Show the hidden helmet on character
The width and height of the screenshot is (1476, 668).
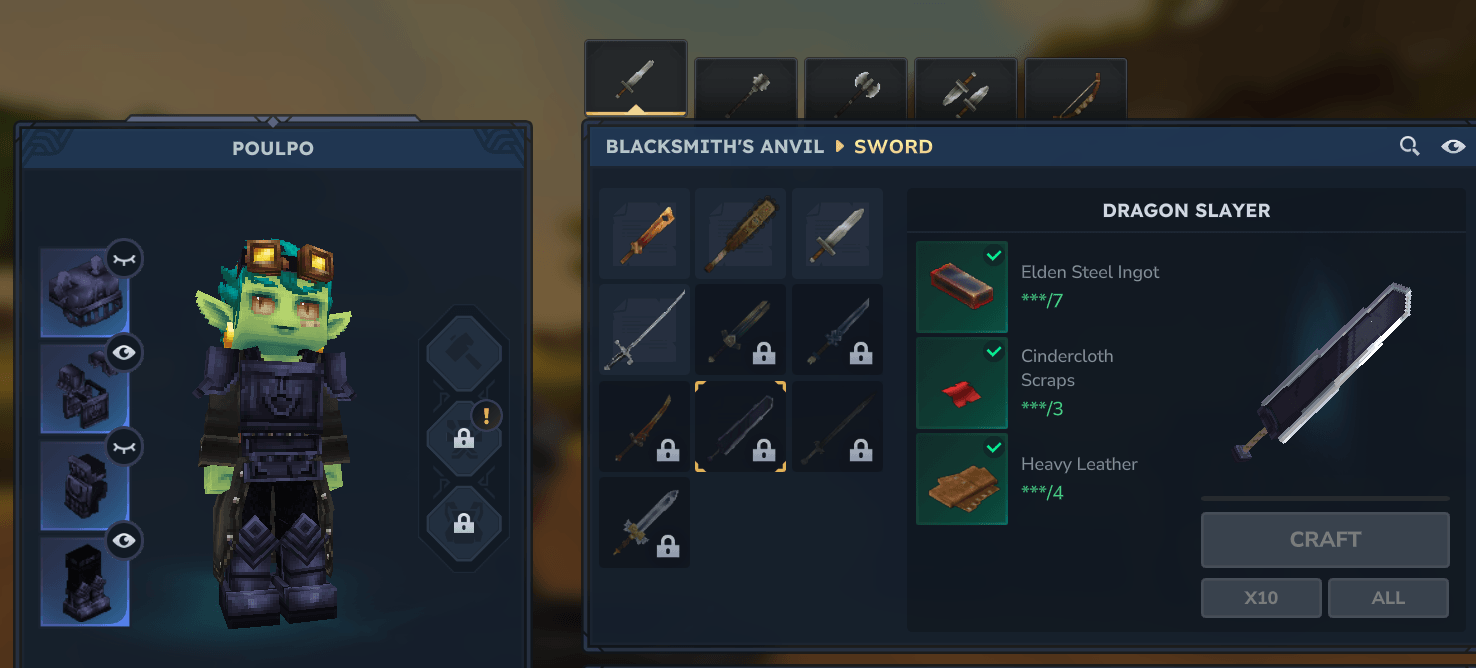coord(124,259)
